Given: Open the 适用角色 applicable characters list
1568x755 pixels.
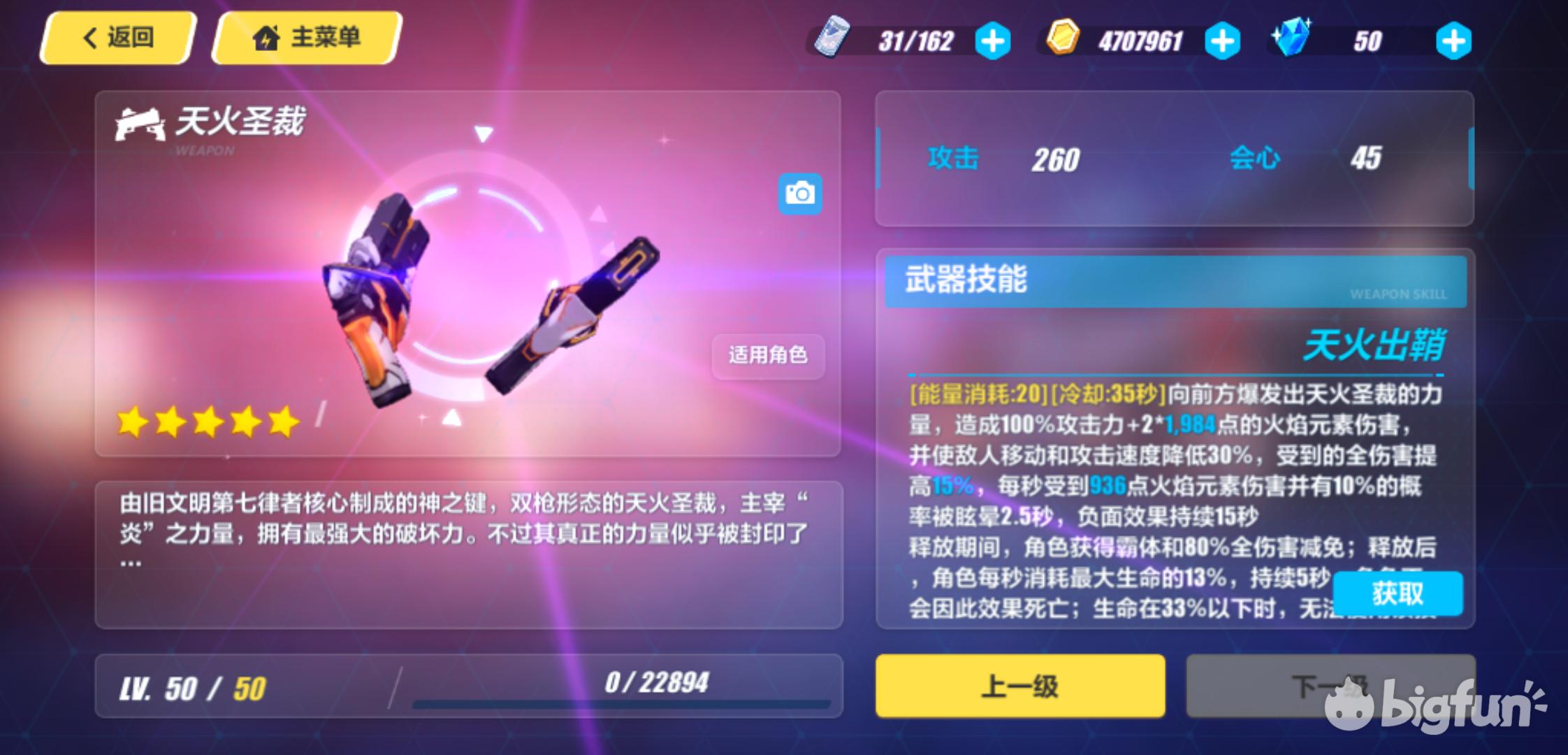Looking at the screenshot, I should pos(767,357).
